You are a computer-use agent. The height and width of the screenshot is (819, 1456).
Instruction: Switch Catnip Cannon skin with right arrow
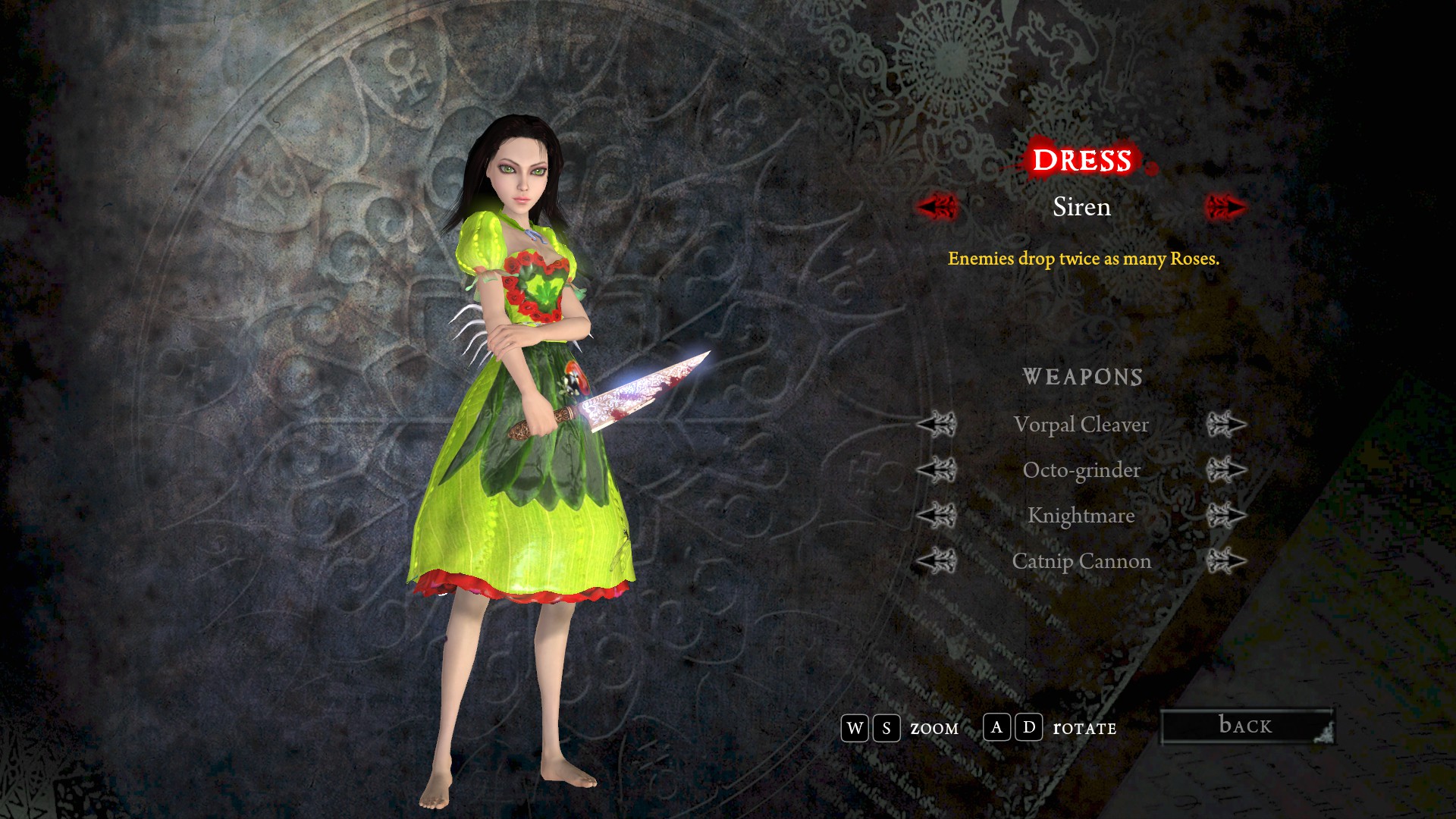(1225, 561)
